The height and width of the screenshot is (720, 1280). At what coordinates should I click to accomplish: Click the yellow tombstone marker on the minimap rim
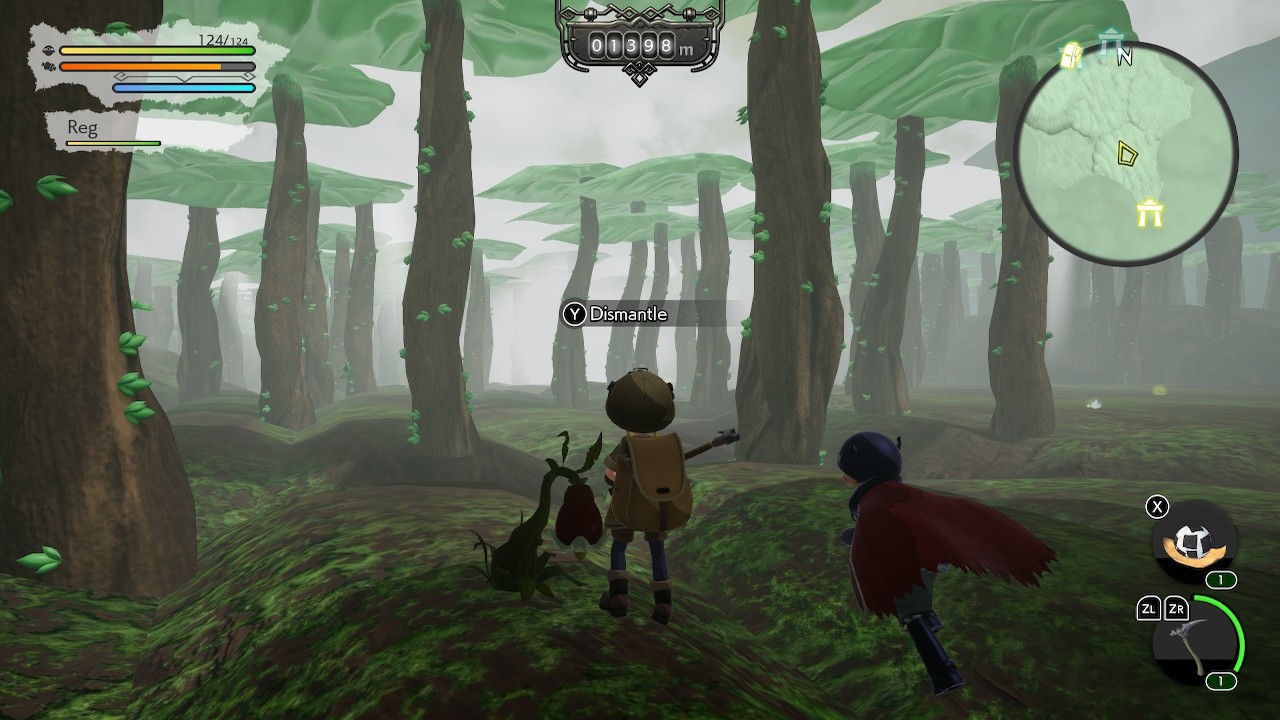pyautogui.click(x=1071, y=56)
